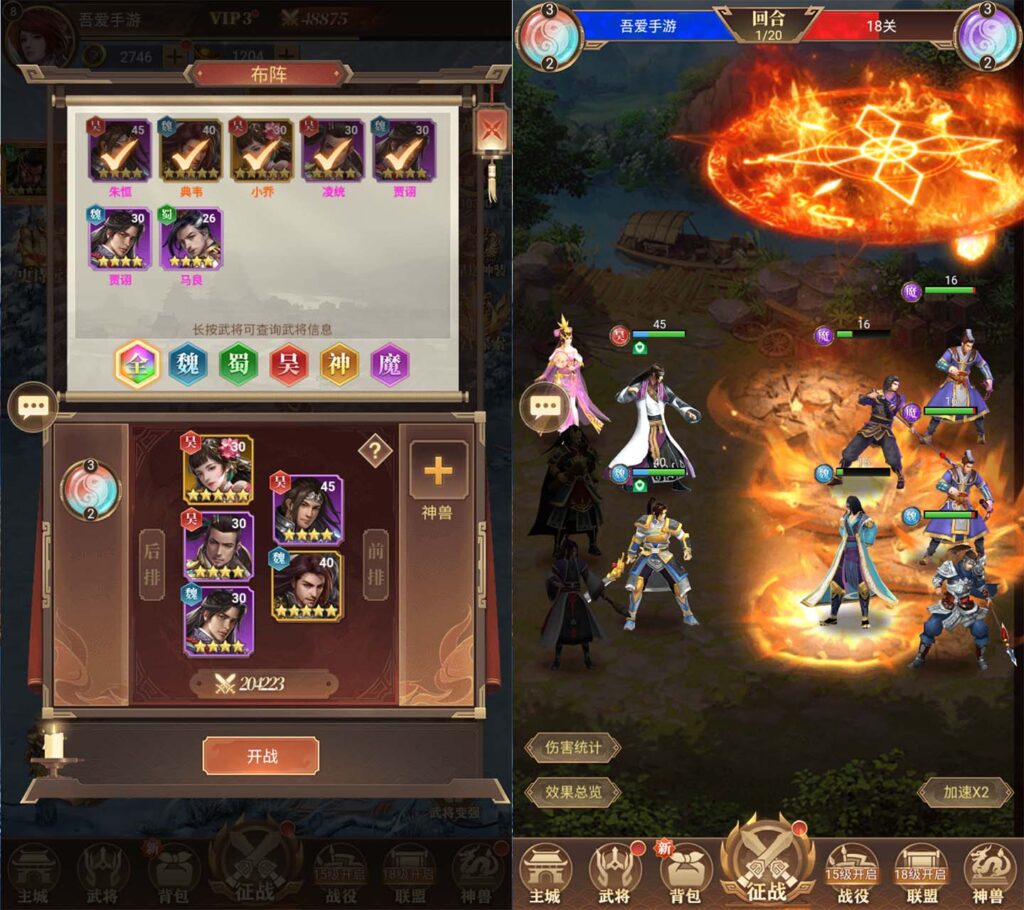Filter heroes by the 魏 faction
Image resolution: width=1024 pixels, height=910 pixels.
(x=188, y=365)
